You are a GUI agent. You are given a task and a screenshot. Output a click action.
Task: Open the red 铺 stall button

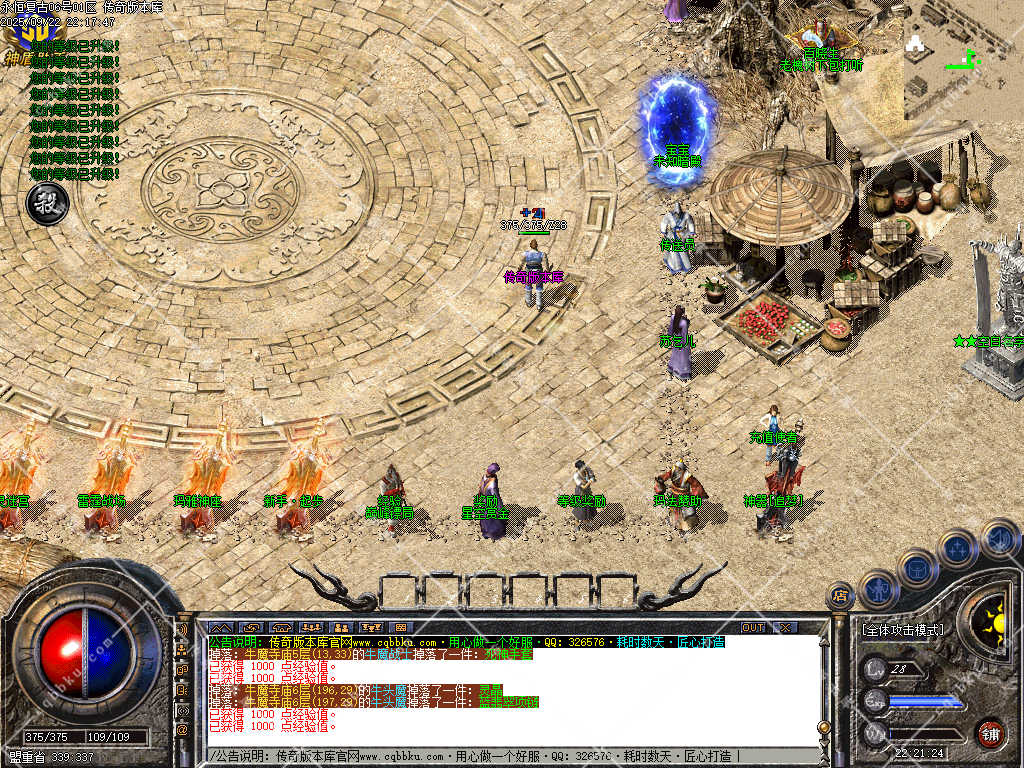(990, 733)
